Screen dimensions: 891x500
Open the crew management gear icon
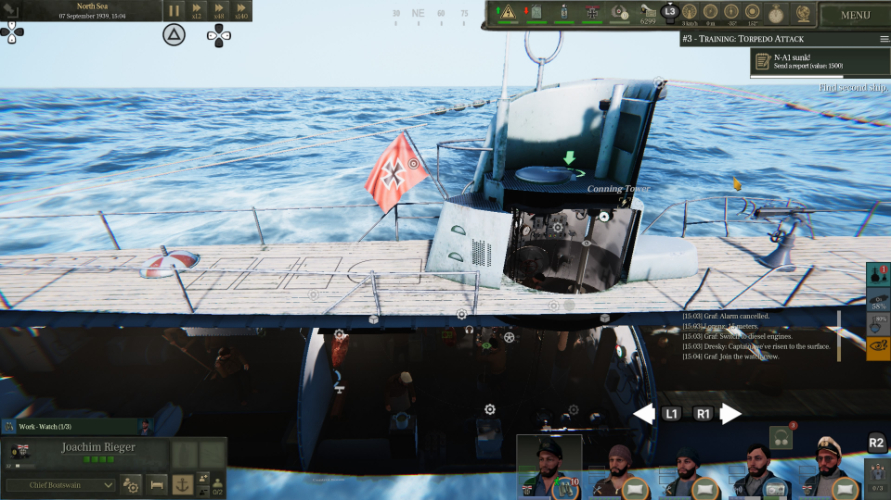[131, 485]
